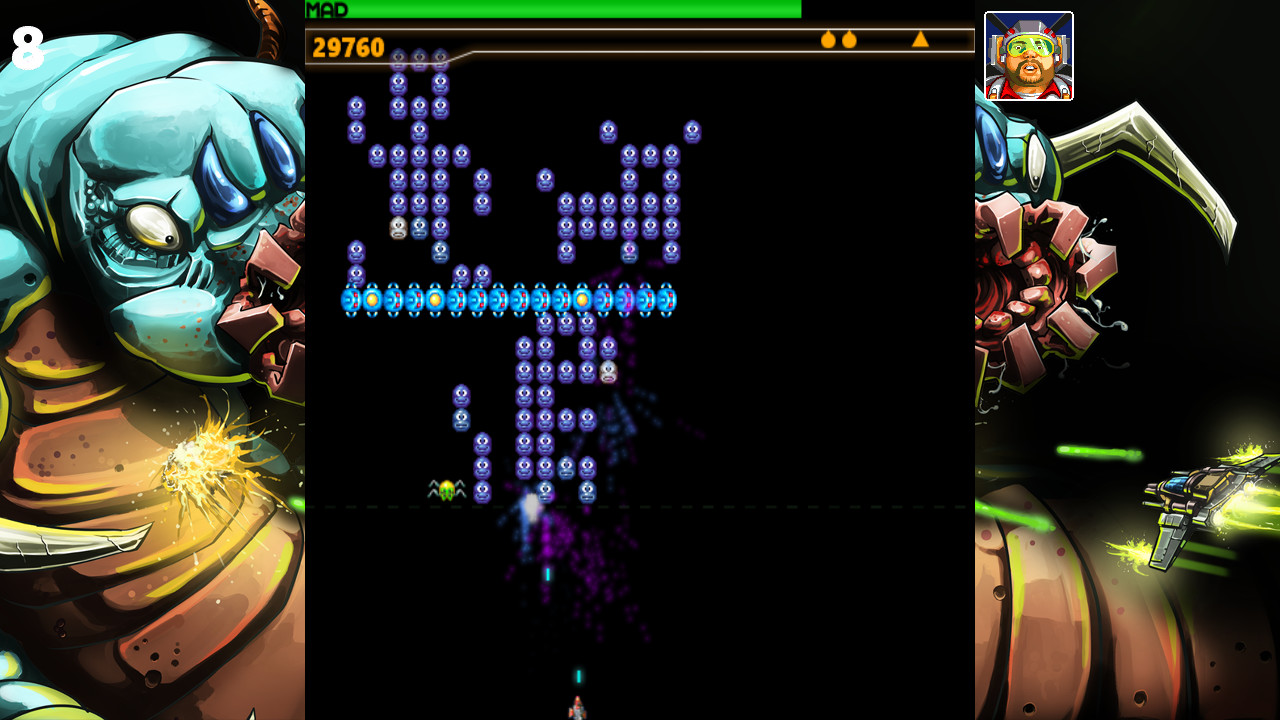Select the first bomb droplet icon
This screenshot has height=720, width=1280.
pyautogui.click(x=827, y=41)
